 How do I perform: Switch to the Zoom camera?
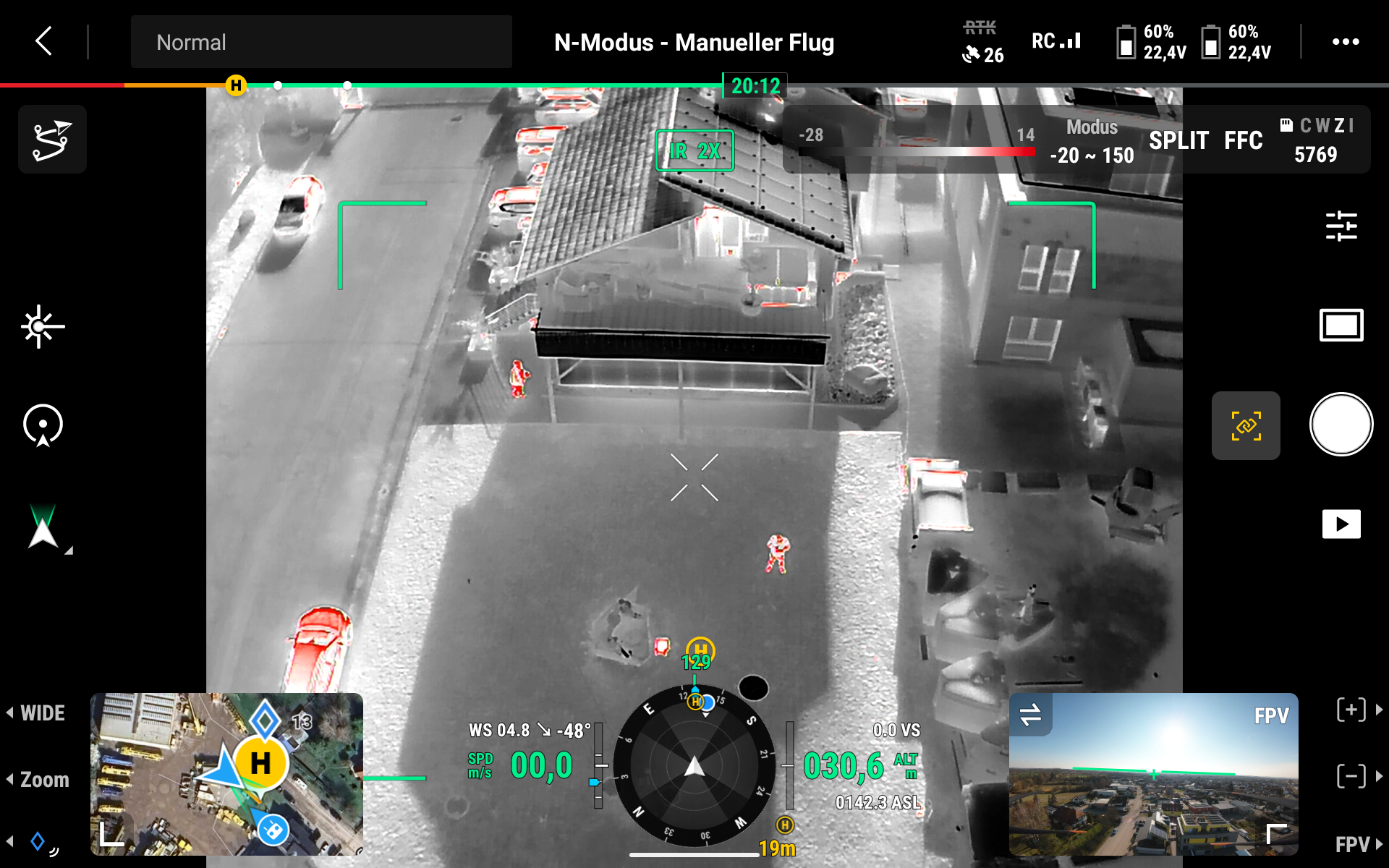point(43,780)
